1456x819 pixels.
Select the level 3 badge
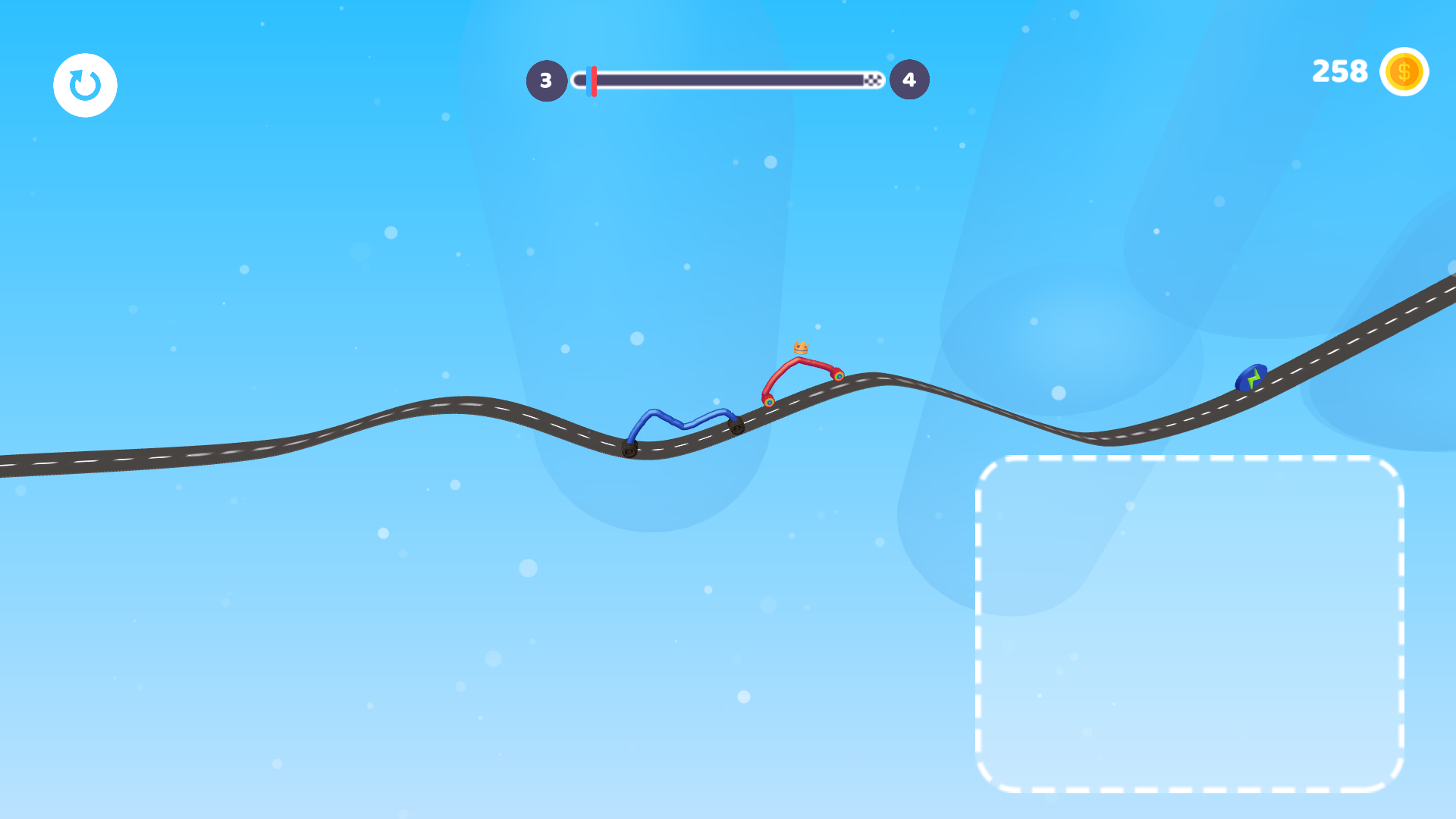(546, 79)
